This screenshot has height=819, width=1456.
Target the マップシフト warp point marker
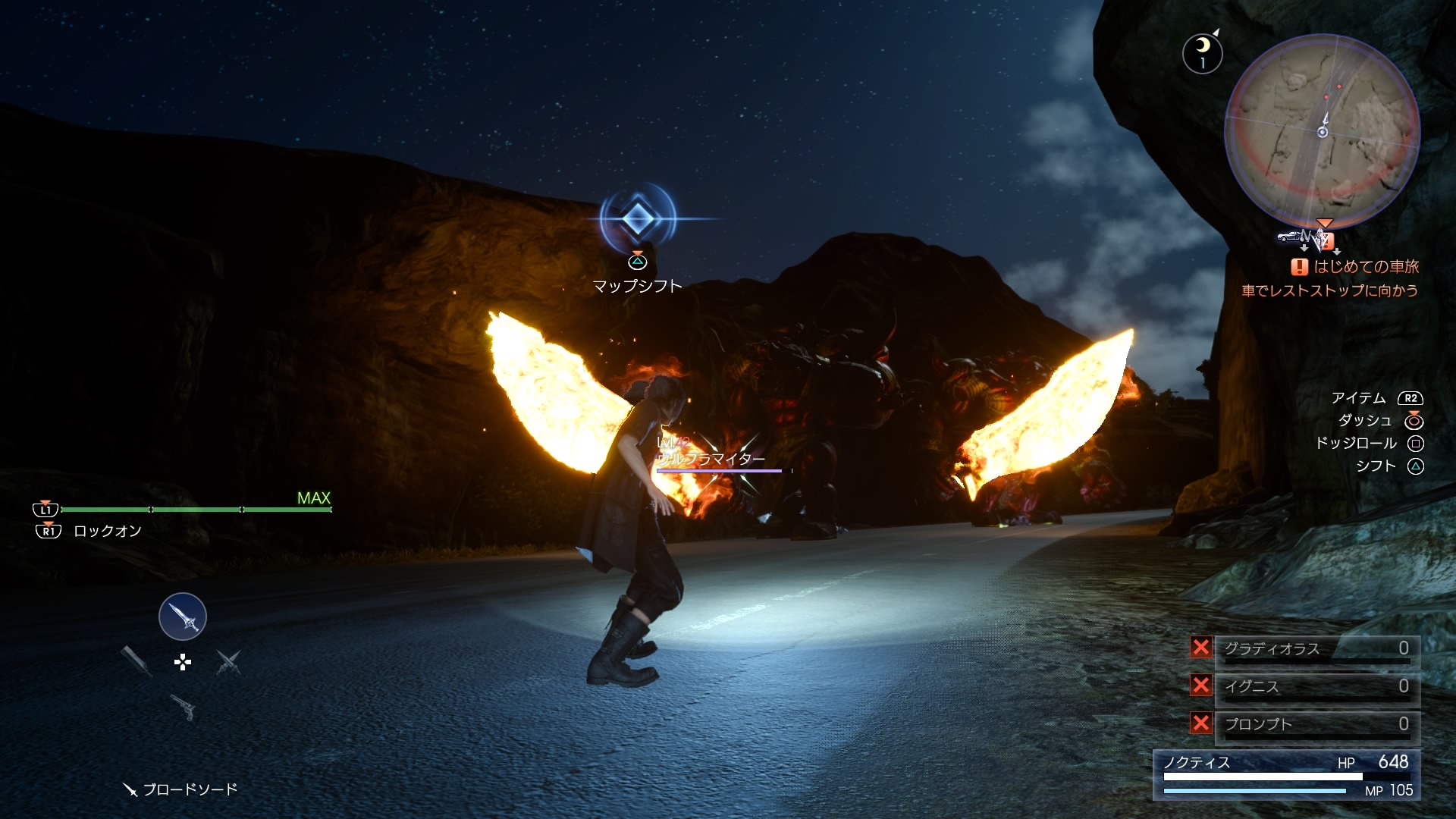click(638, 219)
